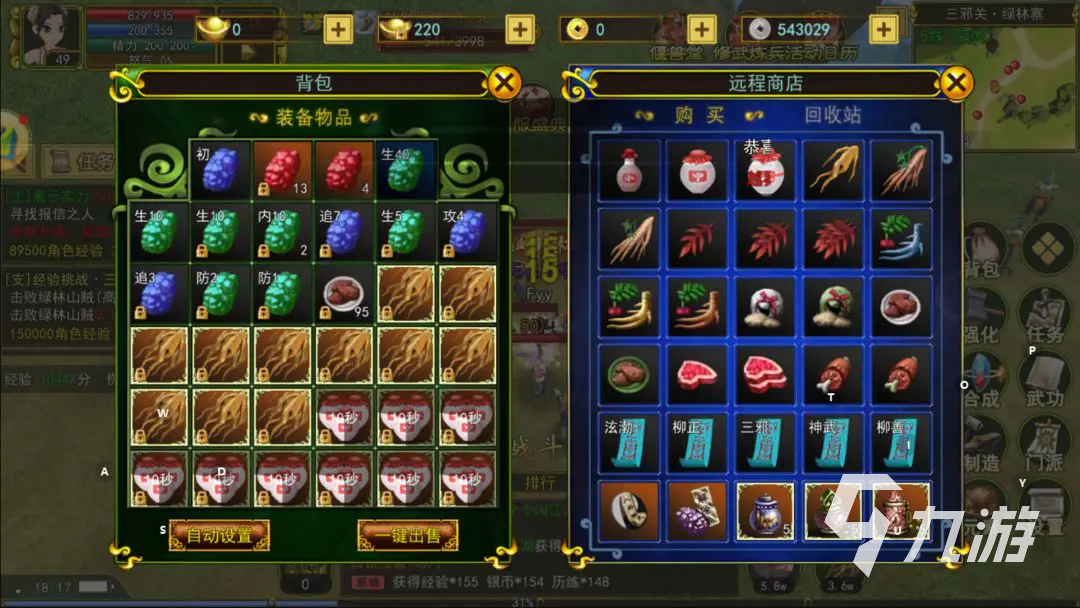1080x608 pixels.
Task: Switch to the 回收站 tab
Action: (x=834, y=115)
